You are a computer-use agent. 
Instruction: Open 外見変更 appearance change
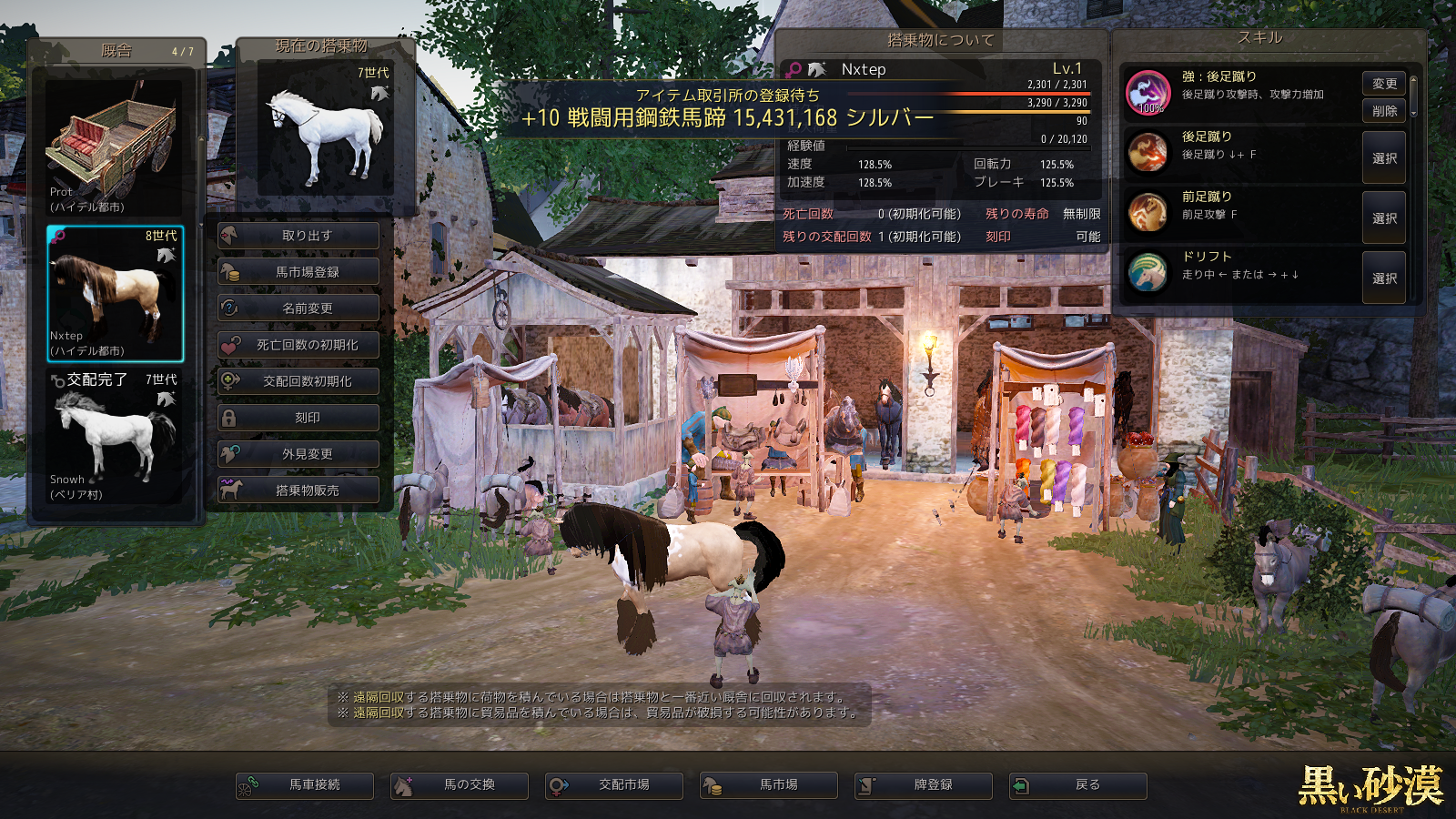coord(298,454)
